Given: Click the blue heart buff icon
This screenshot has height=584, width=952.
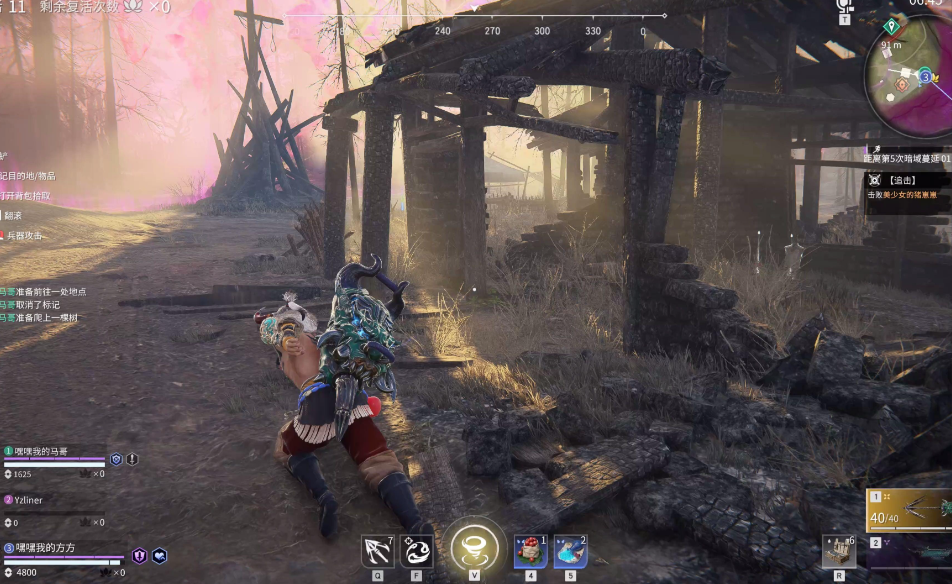Looking at the screenshot, I should 159,555.
